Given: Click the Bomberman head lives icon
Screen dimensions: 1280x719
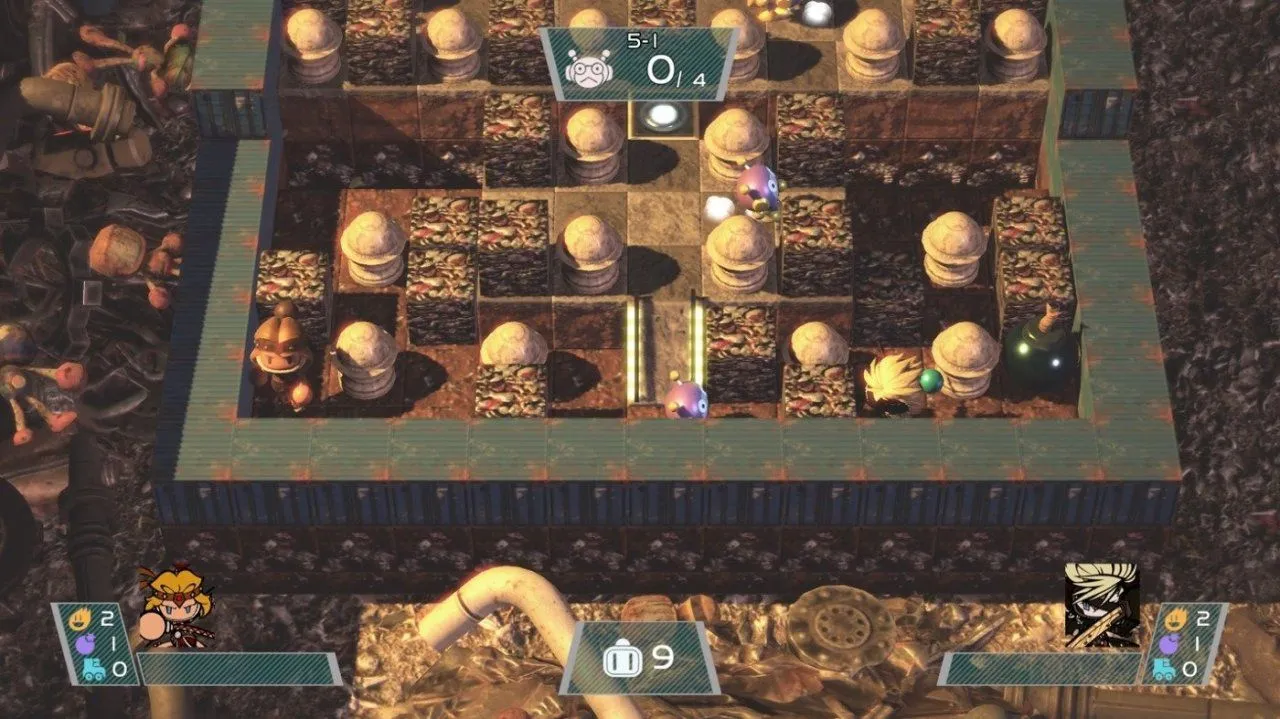Looking at the screenshot, I should pyautogui.click(x=617, y=658).
